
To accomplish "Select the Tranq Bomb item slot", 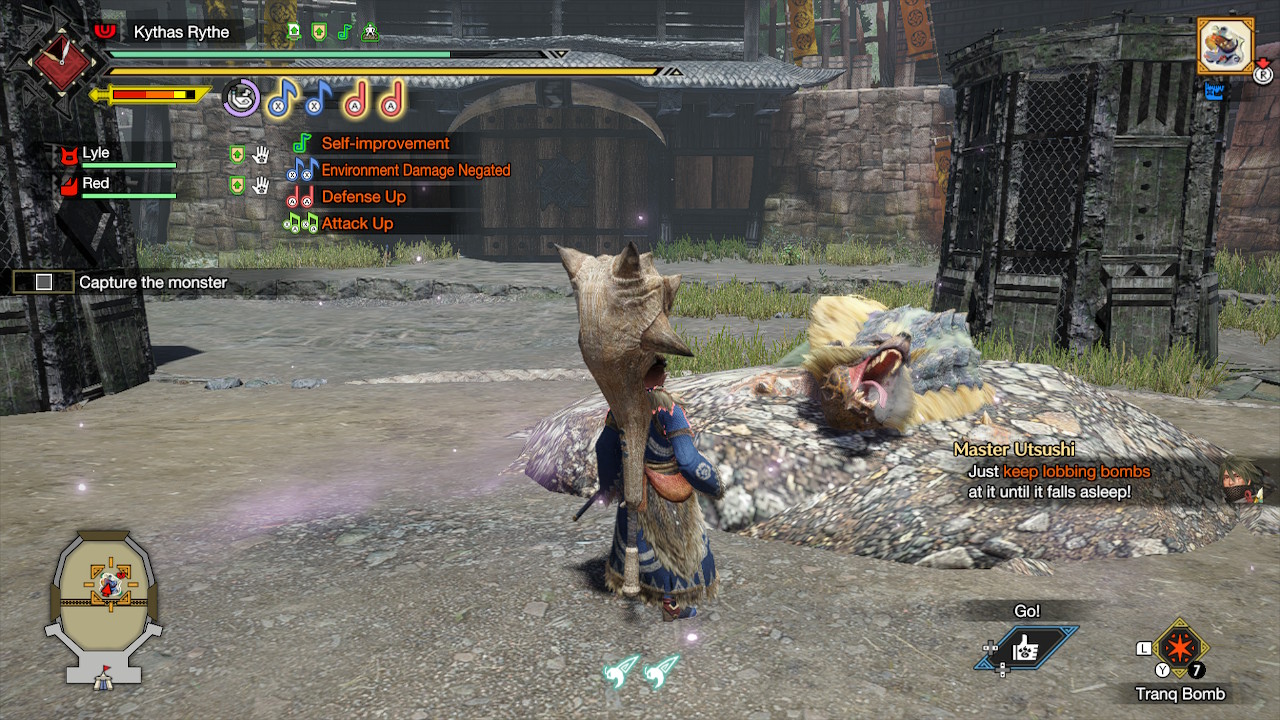I will (x=1181, y=648).
